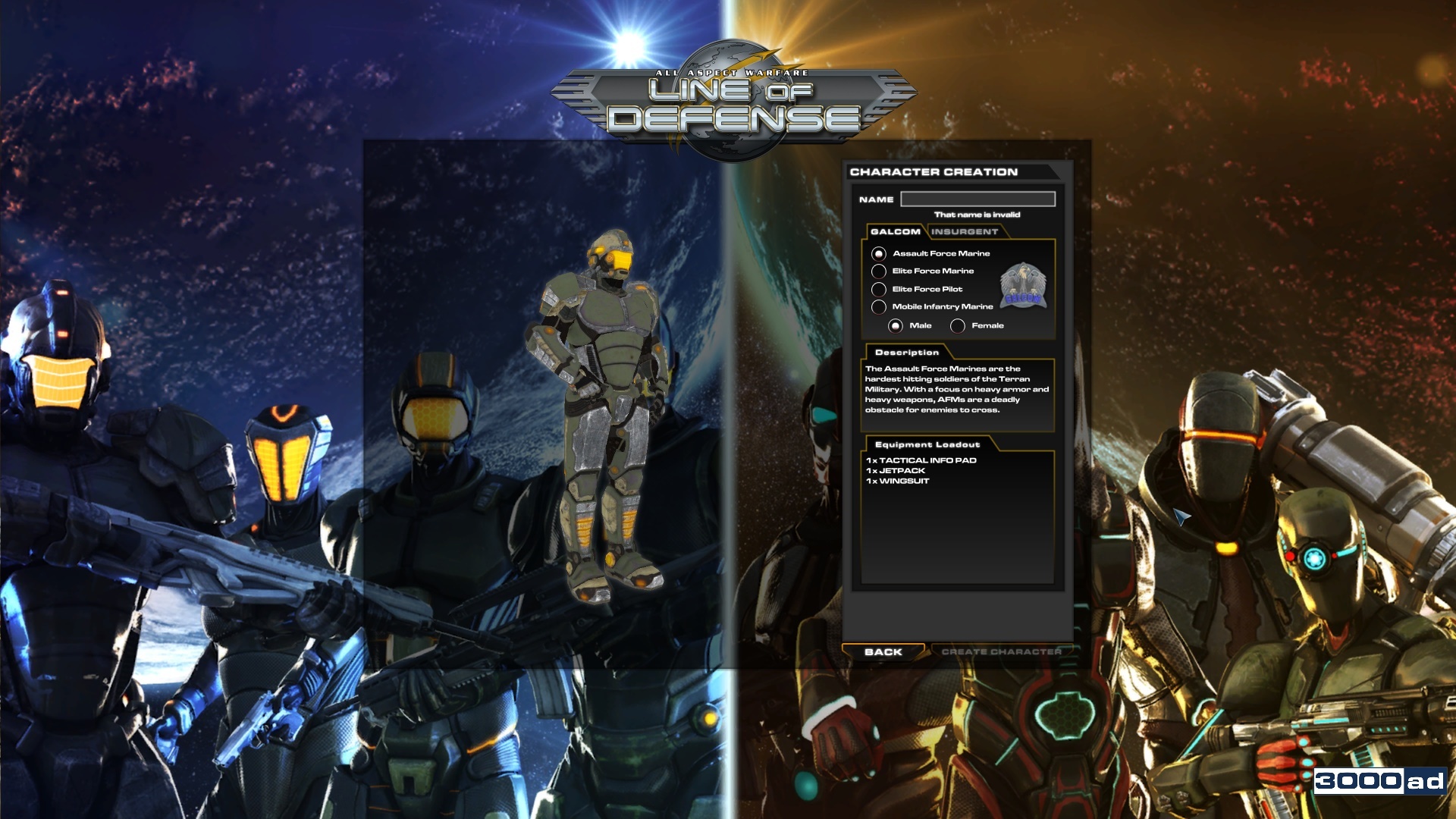This screenshot has width=1456, height=819.
Task: Select the Assault Force Marine class
Action: (879, 253)
